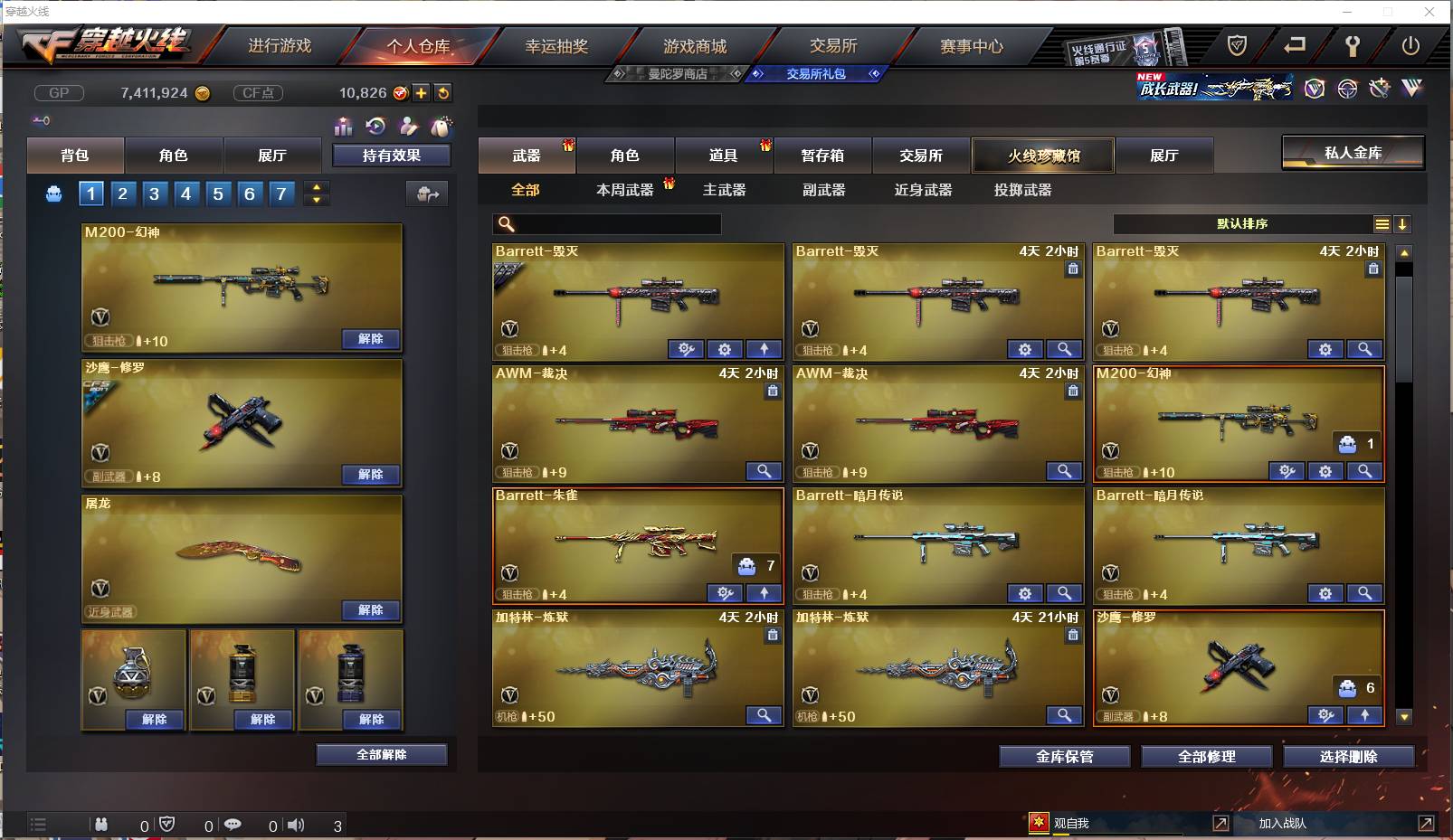Click the plus recharge icon next to CF点 balance
Viewport: 1453px width, 840px height.
[421, 92]
